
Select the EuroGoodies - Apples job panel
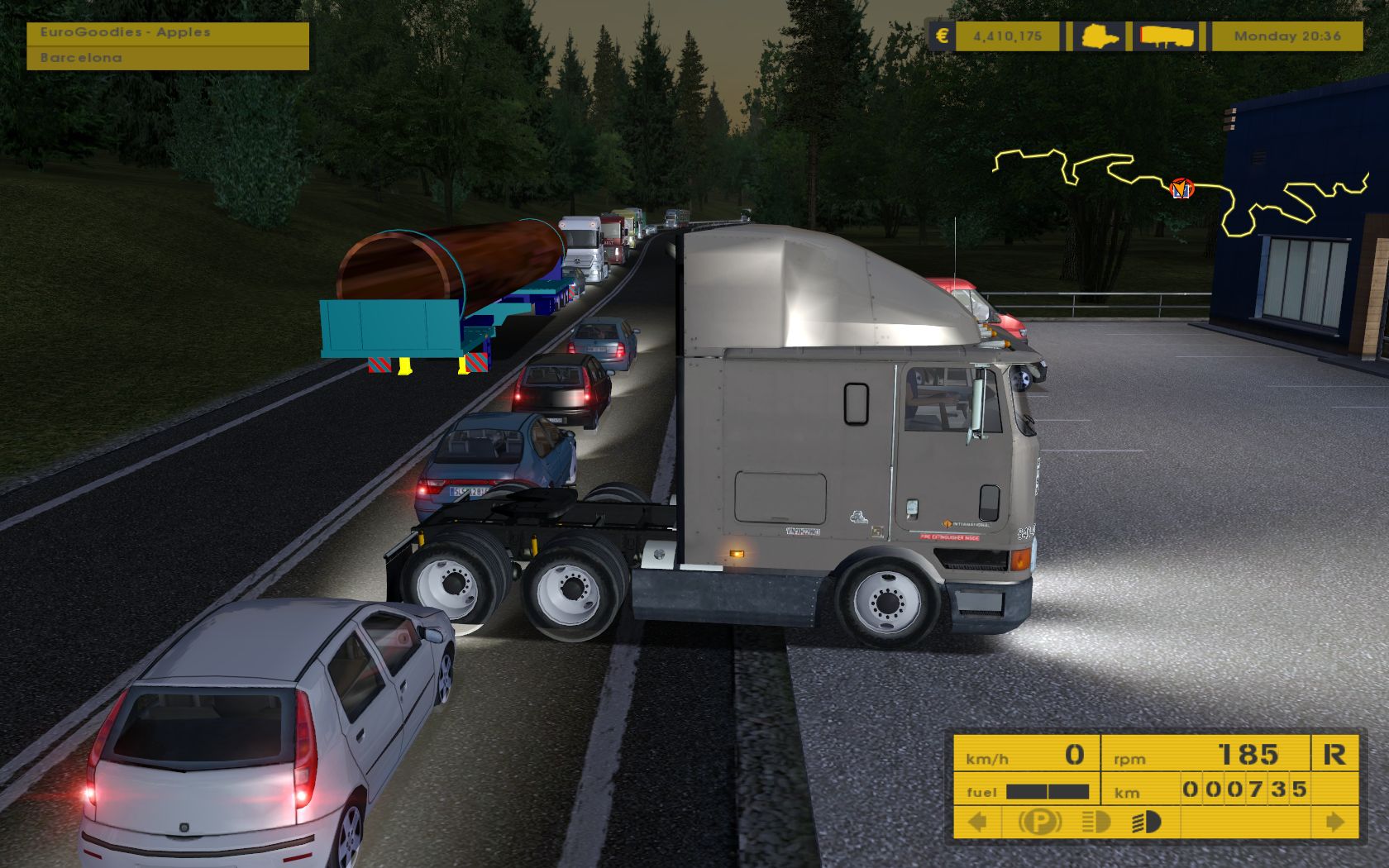click(168, 33)
